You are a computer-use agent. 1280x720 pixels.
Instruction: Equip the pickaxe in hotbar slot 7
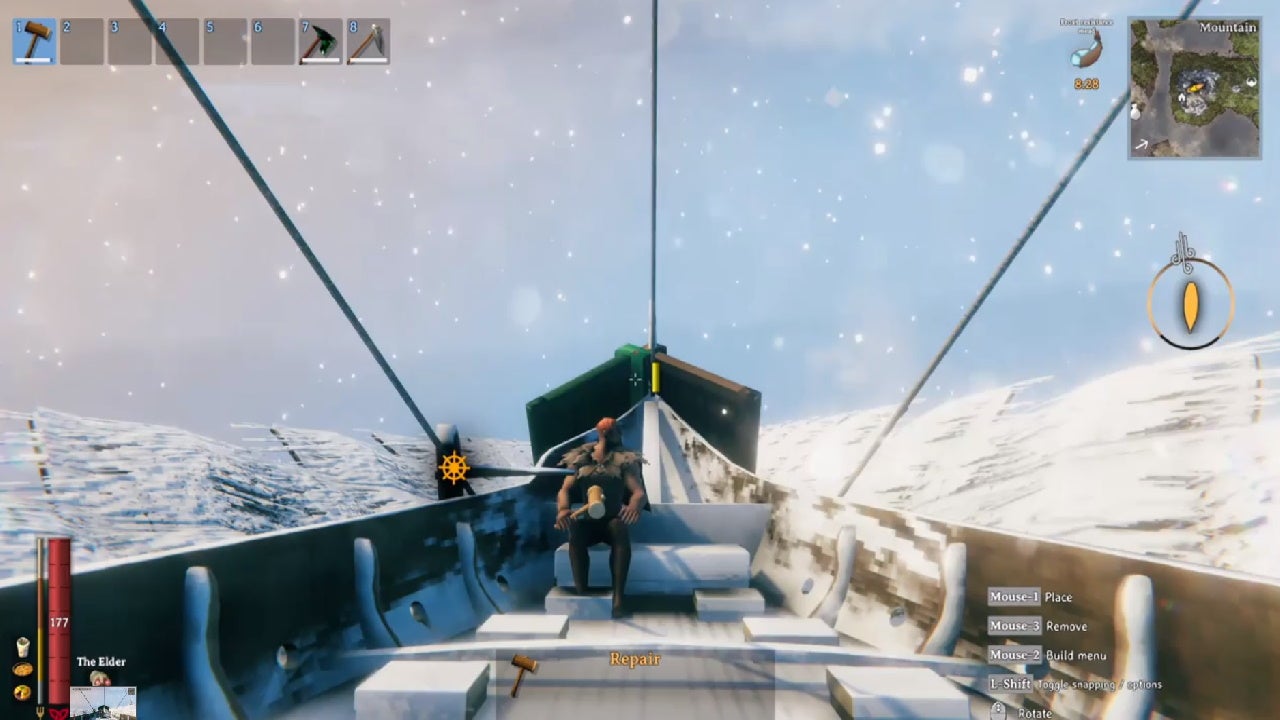[319, 41]
